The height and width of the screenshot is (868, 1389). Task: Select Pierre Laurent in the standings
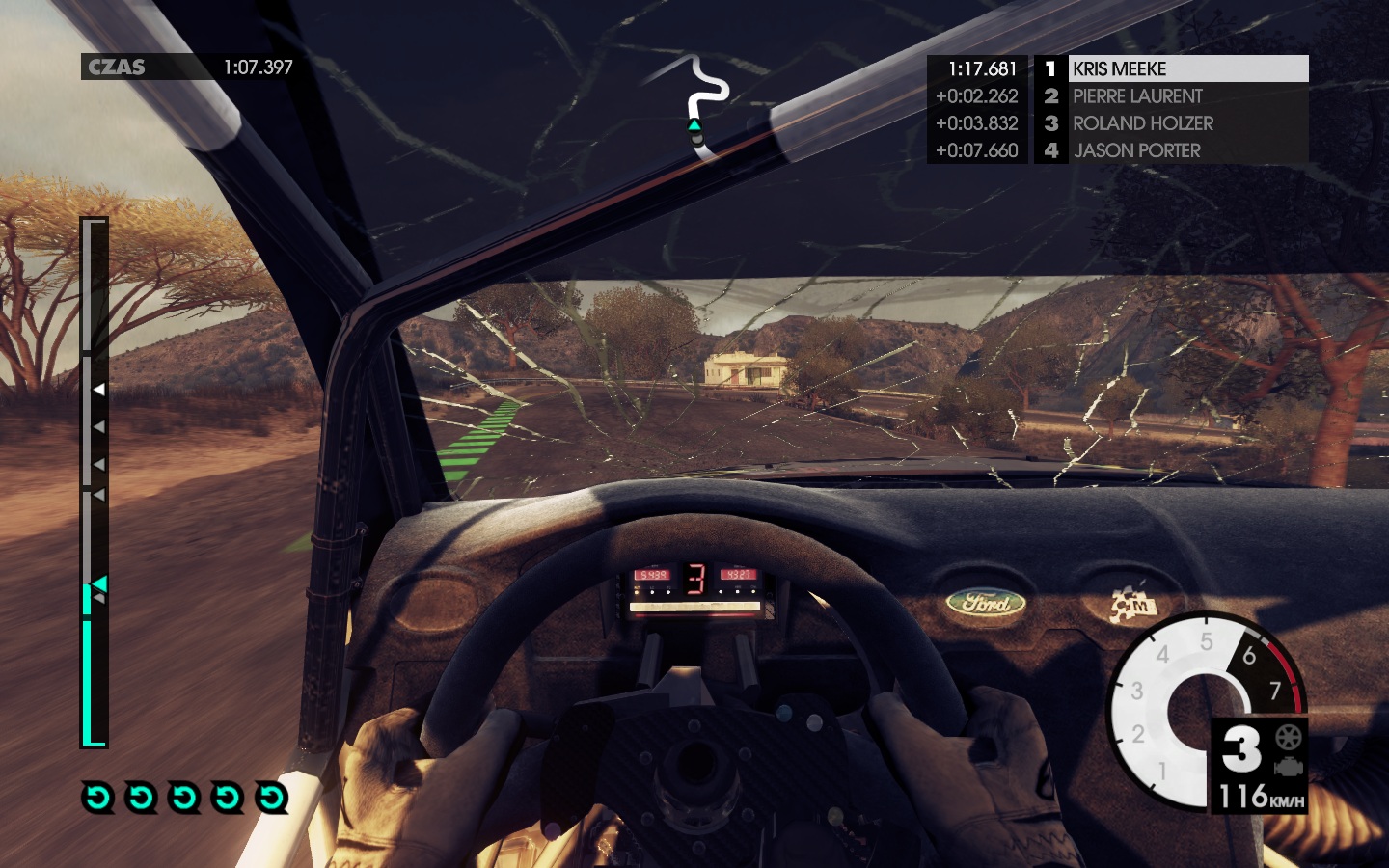[x=1137, y=96]
